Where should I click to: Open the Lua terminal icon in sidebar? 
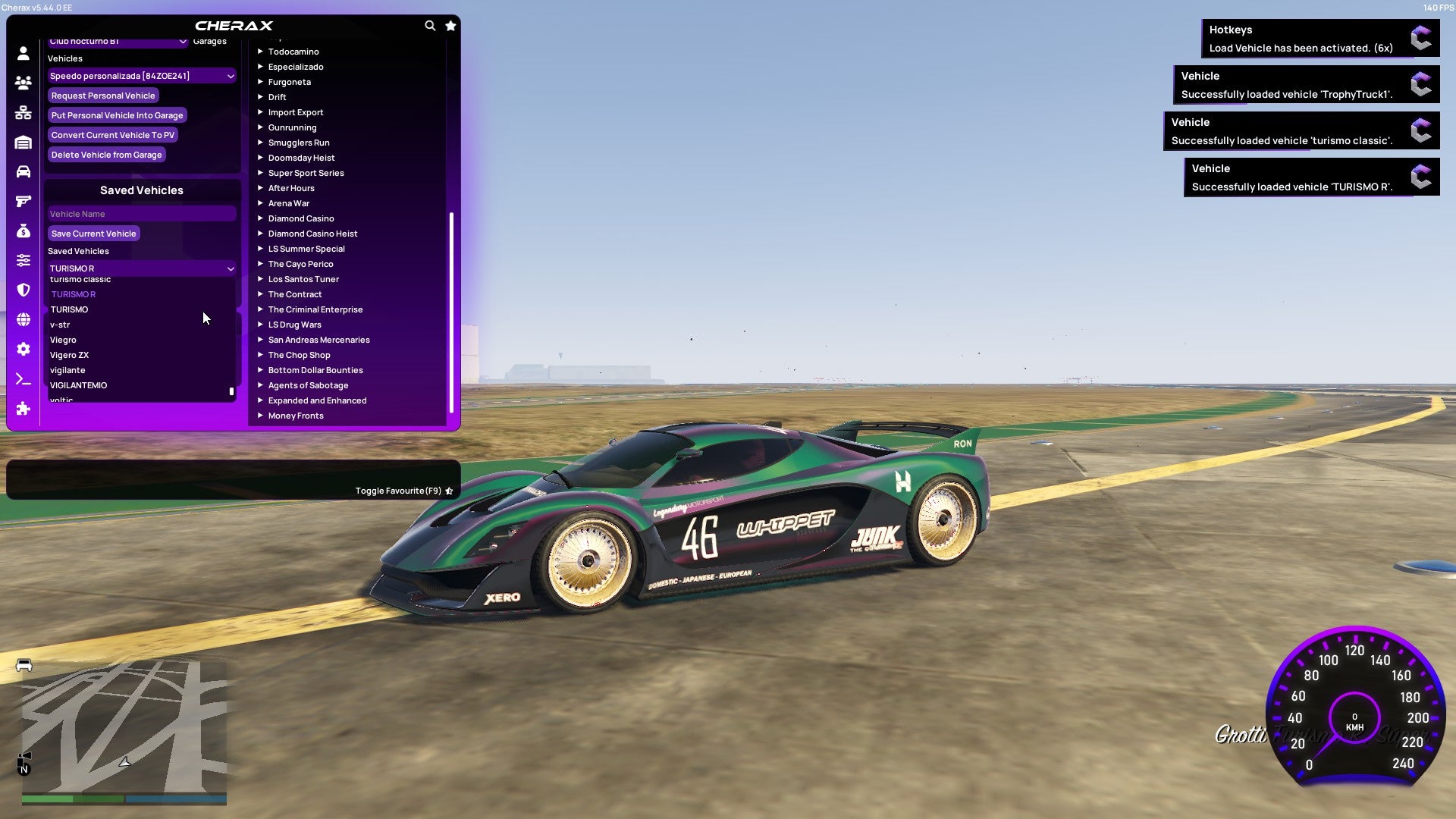click(23, 378)
